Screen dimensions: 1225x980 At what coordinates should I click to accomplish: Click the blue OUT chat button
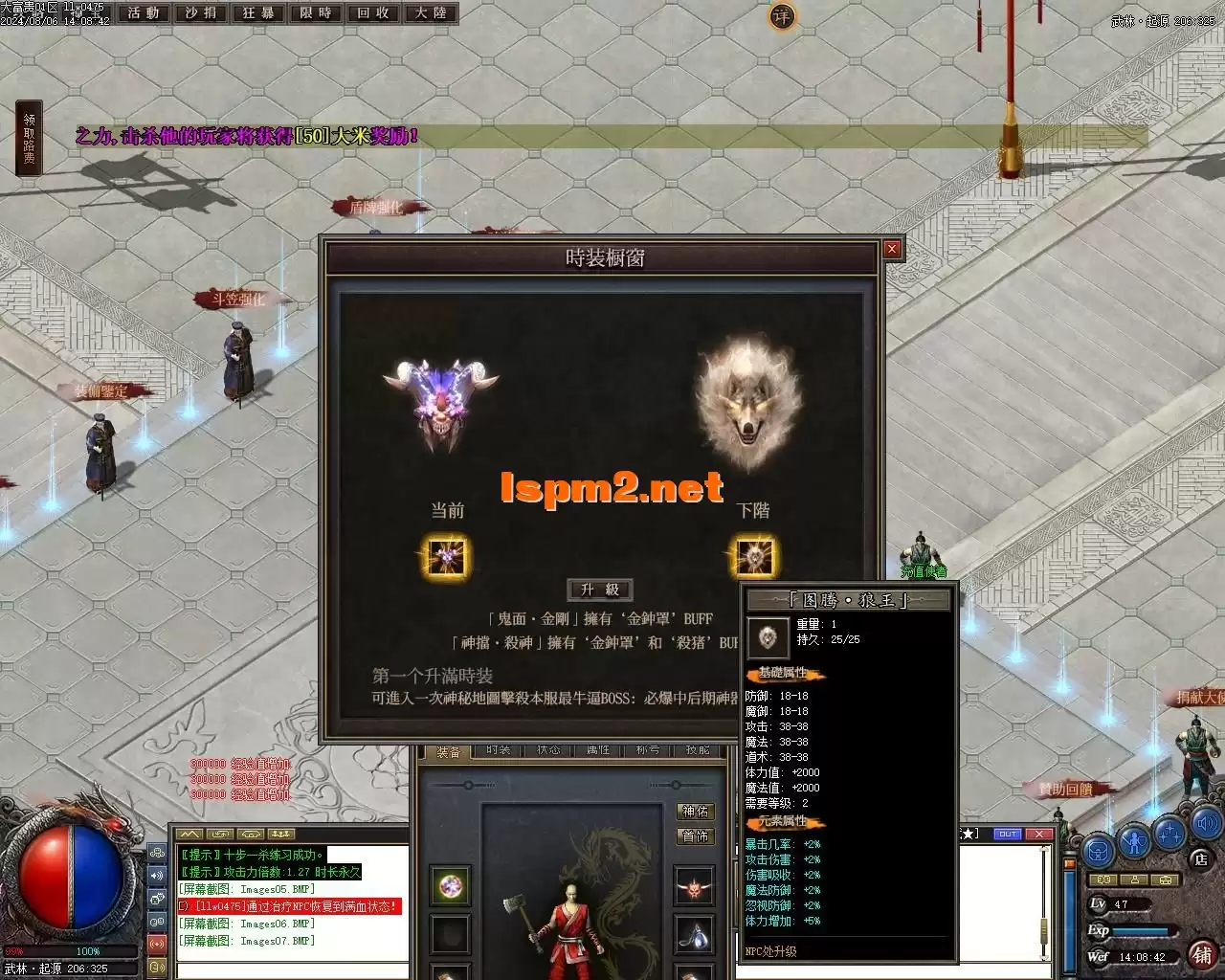tap(1008, 834)
